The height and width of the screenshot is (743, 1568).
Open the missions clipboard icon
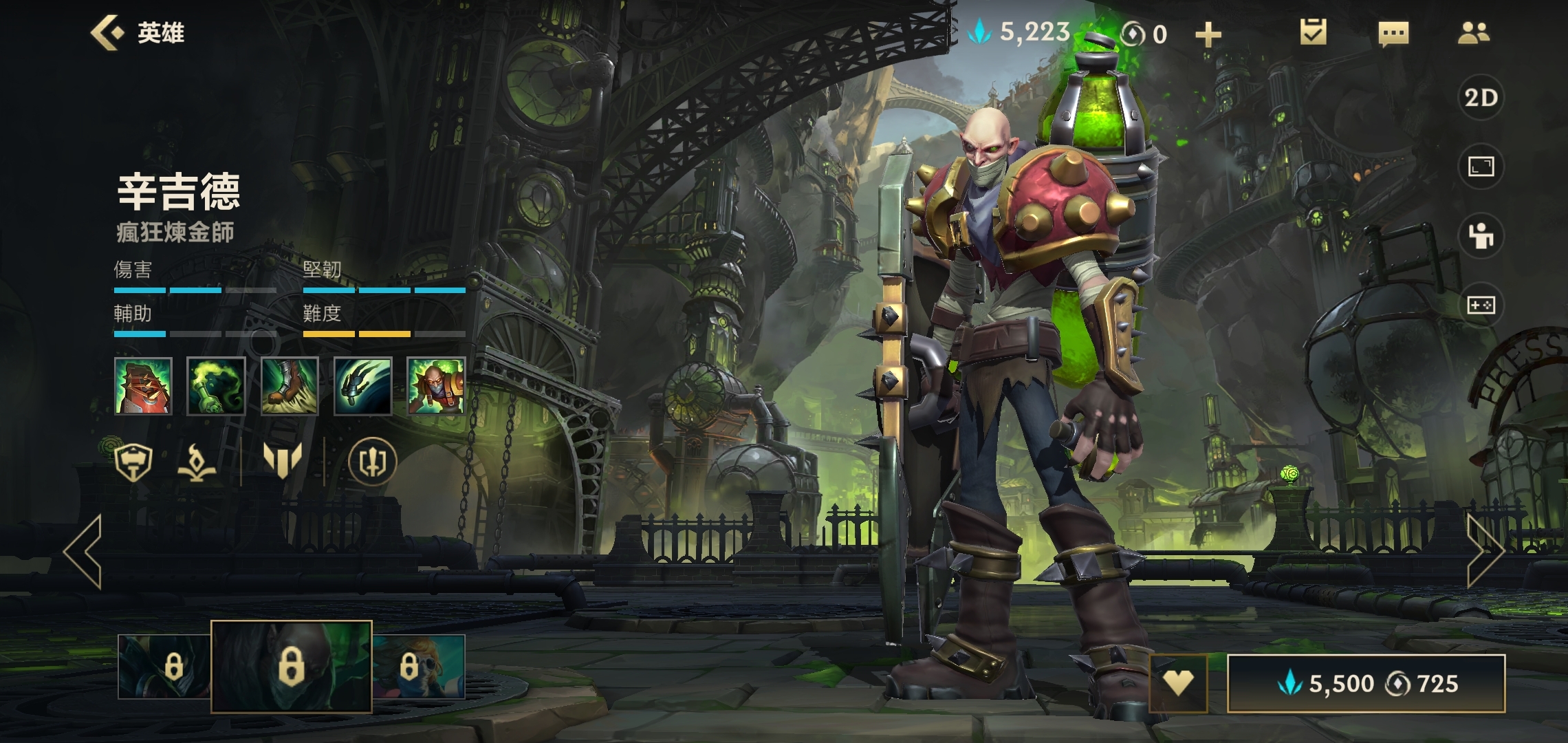click(1313, 33)
